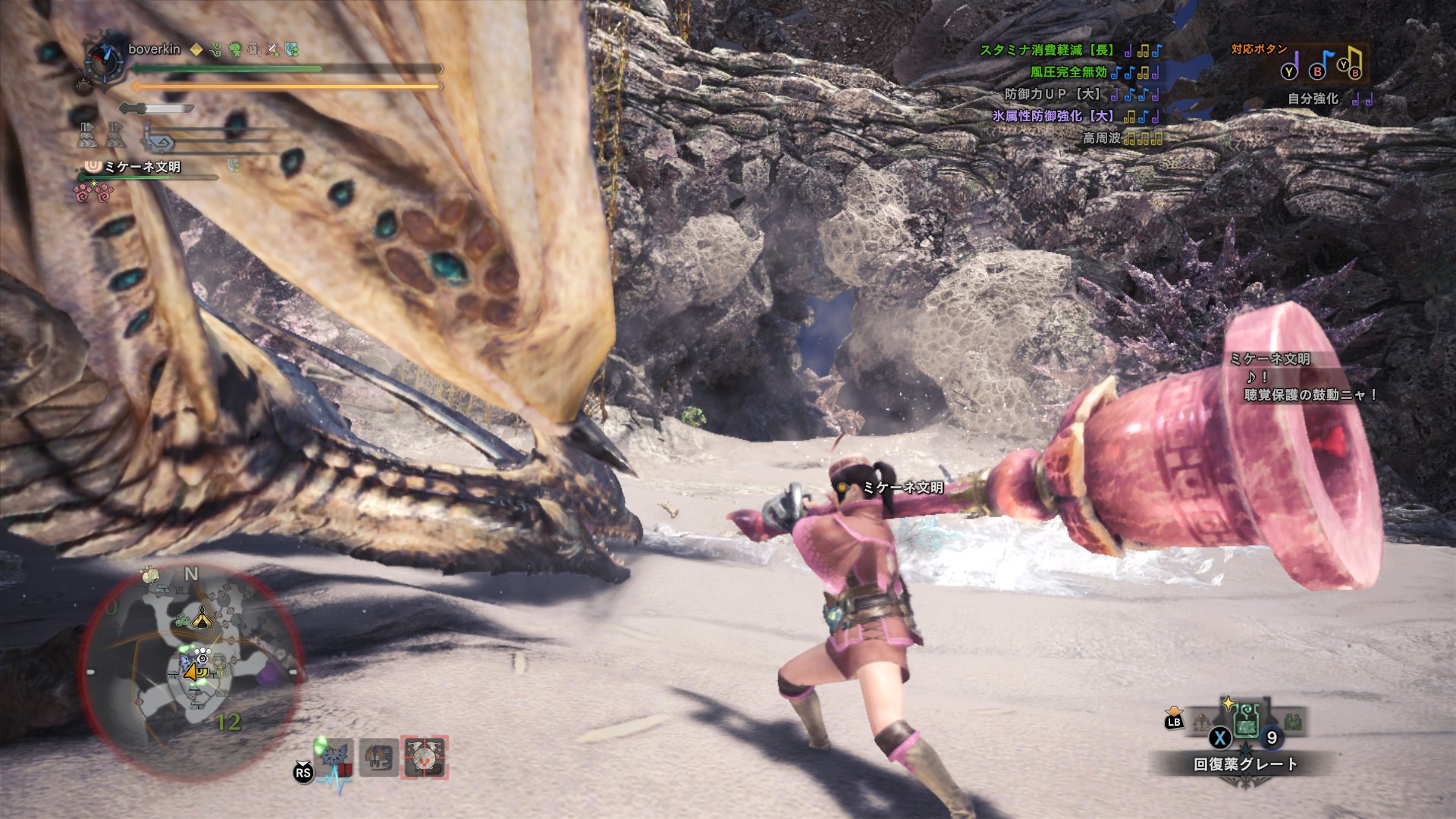Click the 自分強化 melody label
This screenshot has width=1456, height=819.
pos(1313,99)
